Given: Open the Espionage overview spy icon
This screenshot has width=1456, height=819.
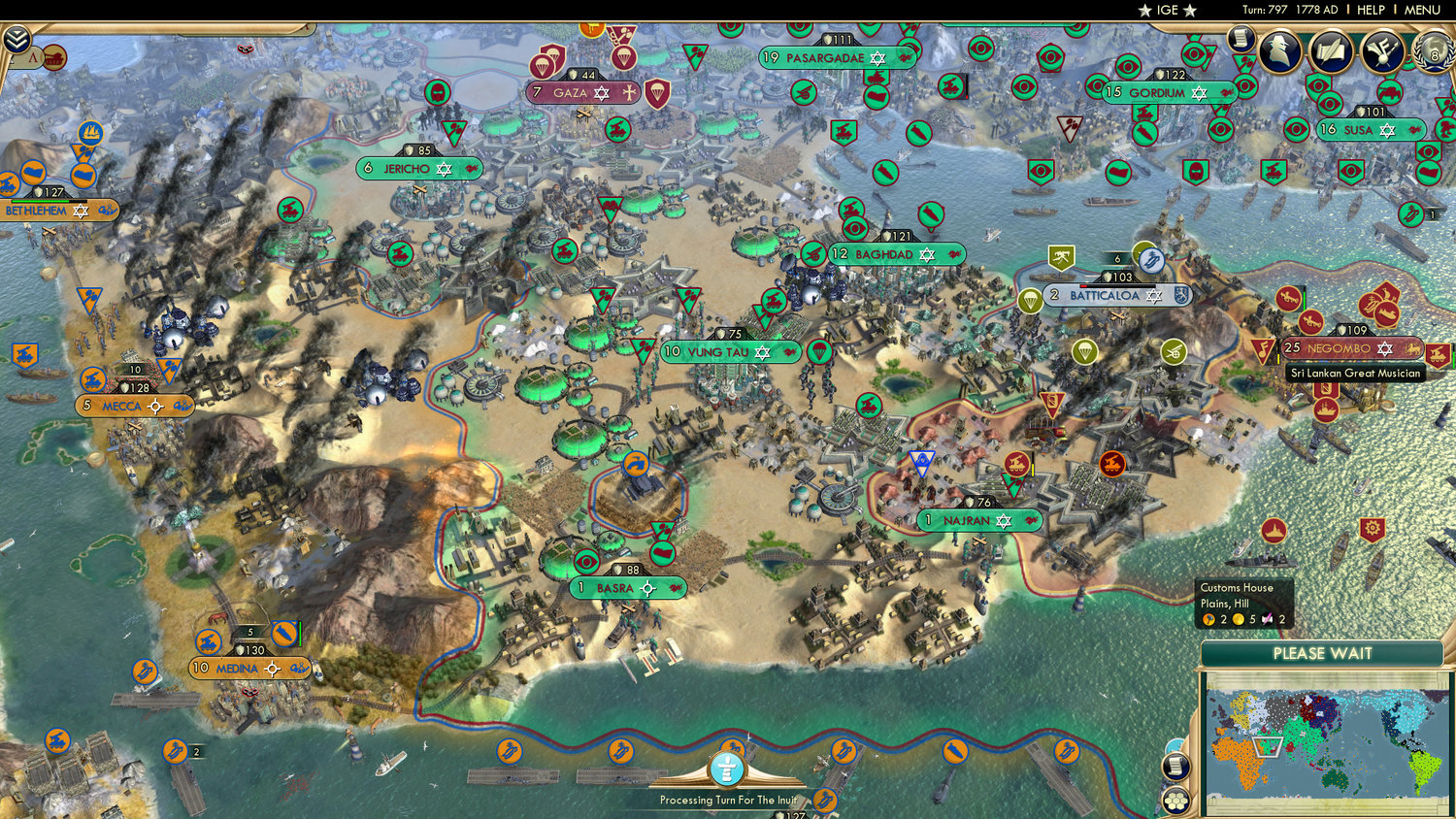Looking at the screenshot, I should 1279,50.
